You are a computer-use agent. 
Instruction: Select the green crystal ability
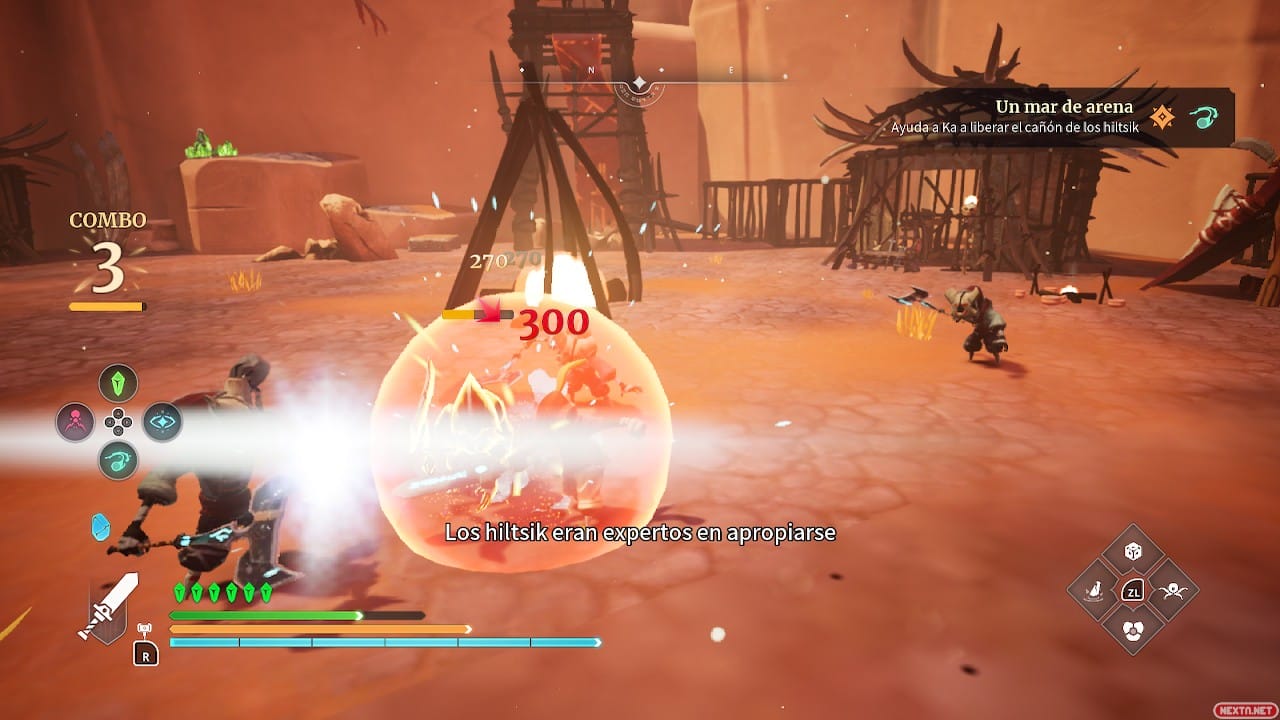(118, 383)
